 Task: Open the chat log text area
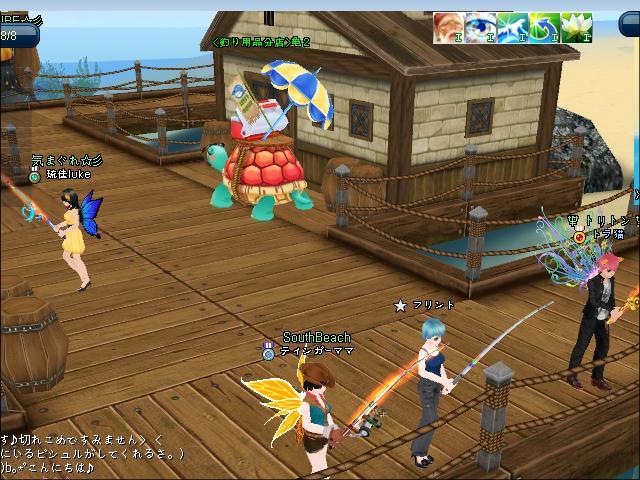tap(90, 453)
